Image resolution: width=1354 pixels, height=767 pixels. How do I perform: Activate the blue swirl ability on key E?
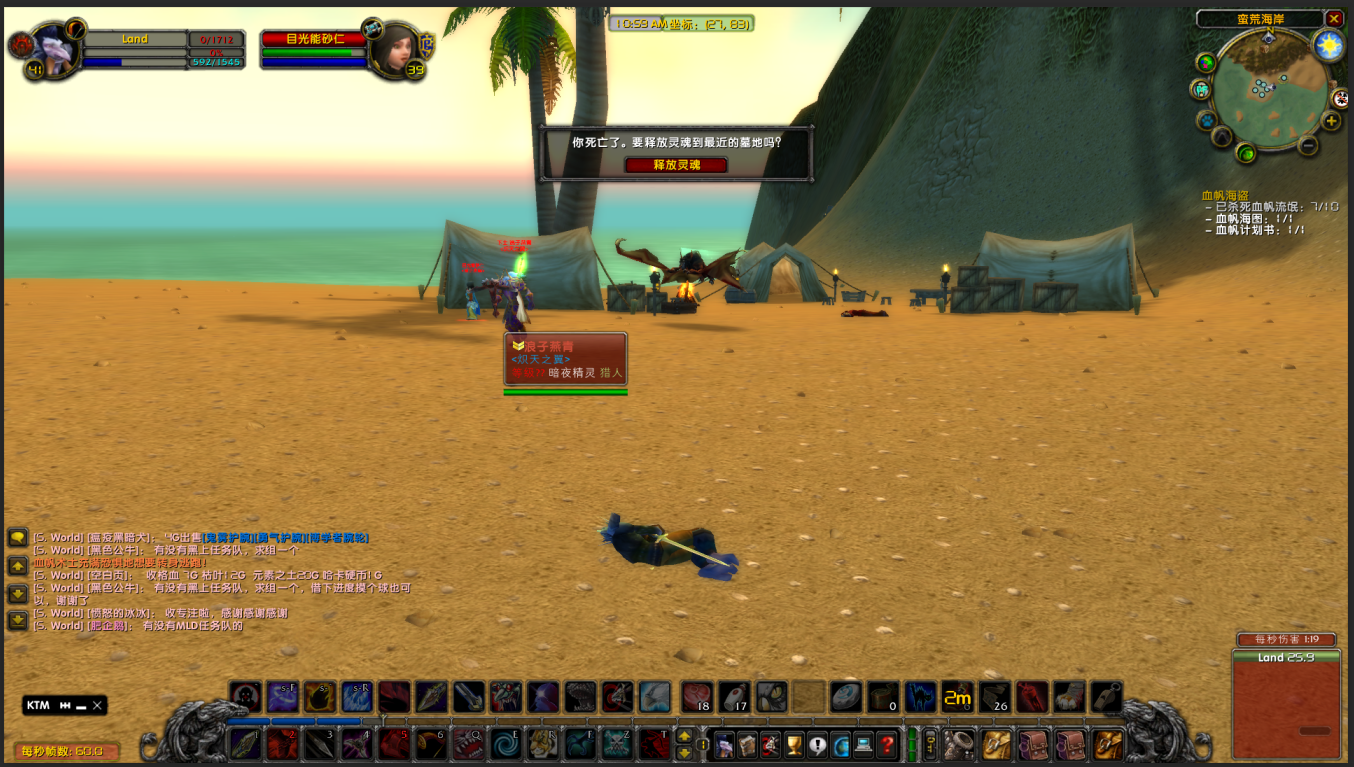click(x=505, y=744)
